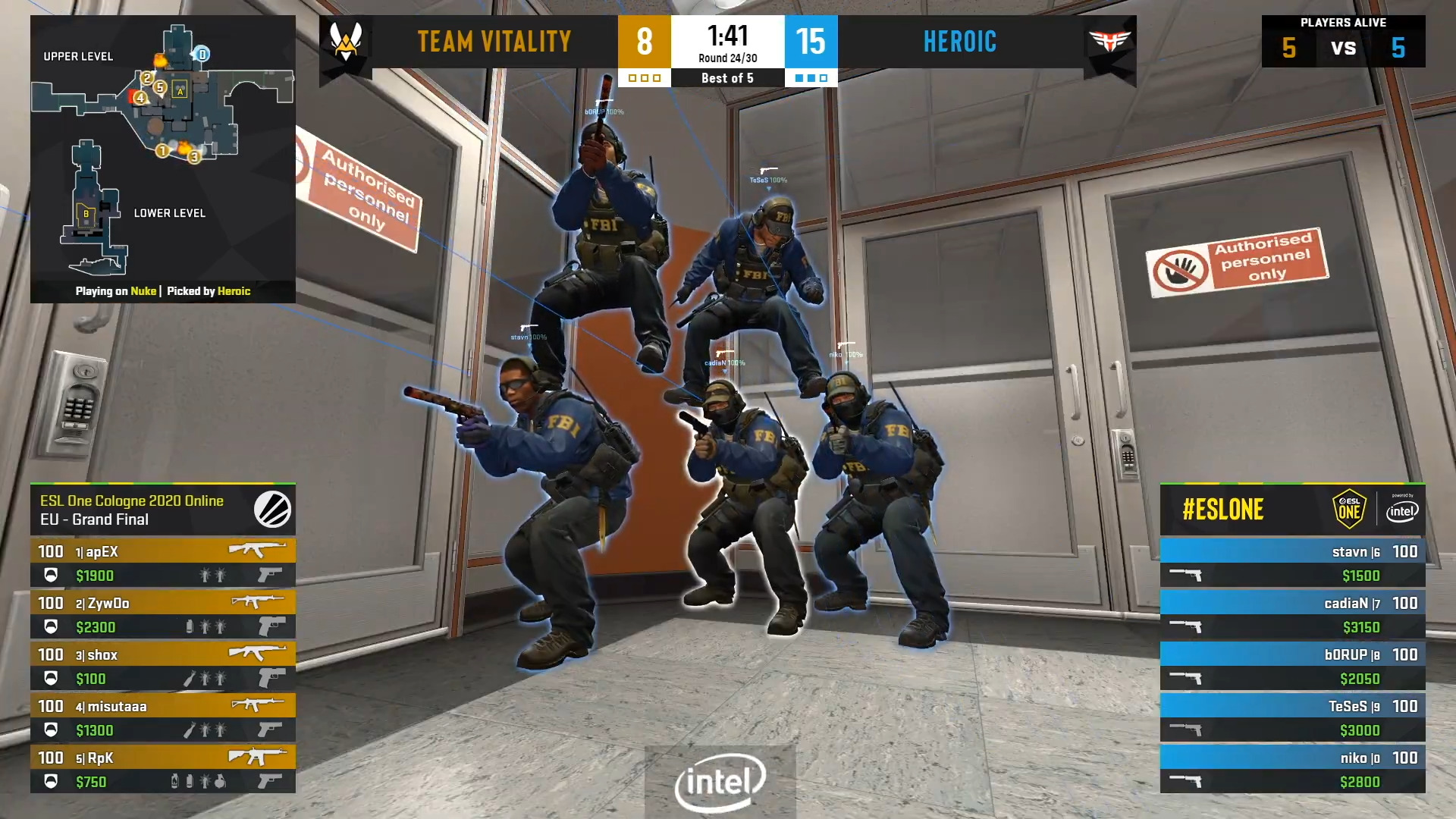1456x819 pixels.
Task: Select the B bombsite marker on minimap
Action: pos(86,214)
